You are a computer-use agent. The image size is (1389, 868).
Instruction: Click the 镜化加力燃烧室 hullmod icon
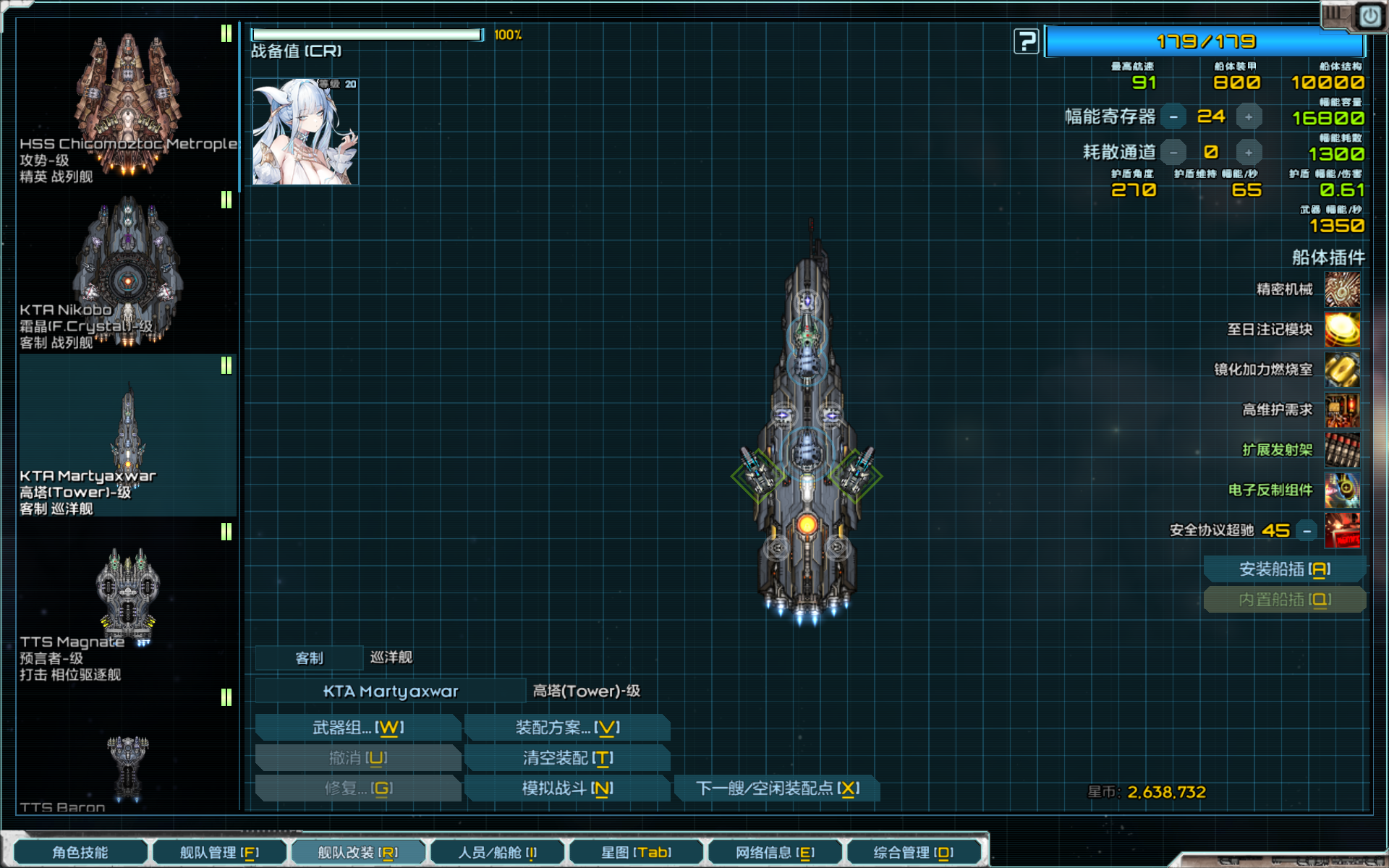1343,370
